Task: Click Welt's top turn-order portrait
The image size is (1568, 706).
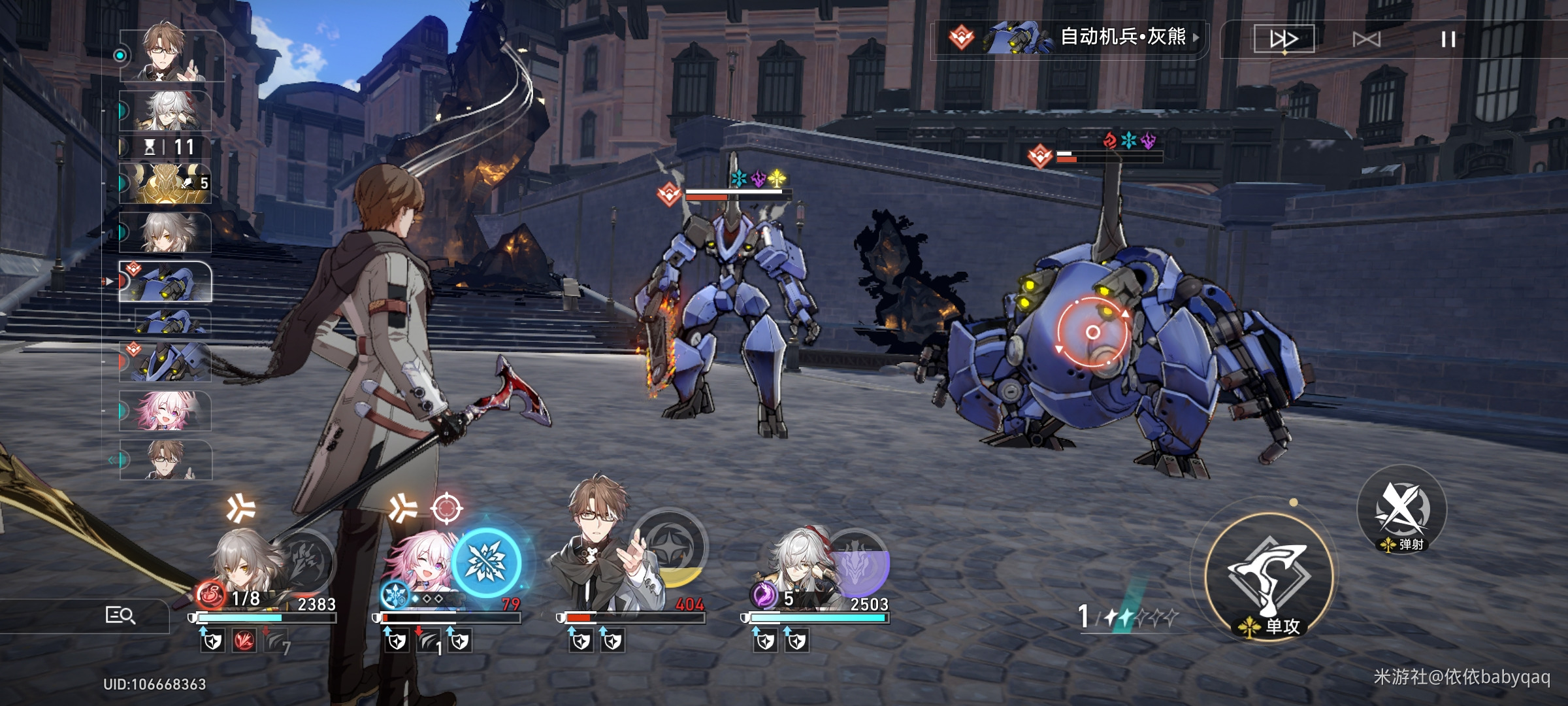Action: point(171,56)
